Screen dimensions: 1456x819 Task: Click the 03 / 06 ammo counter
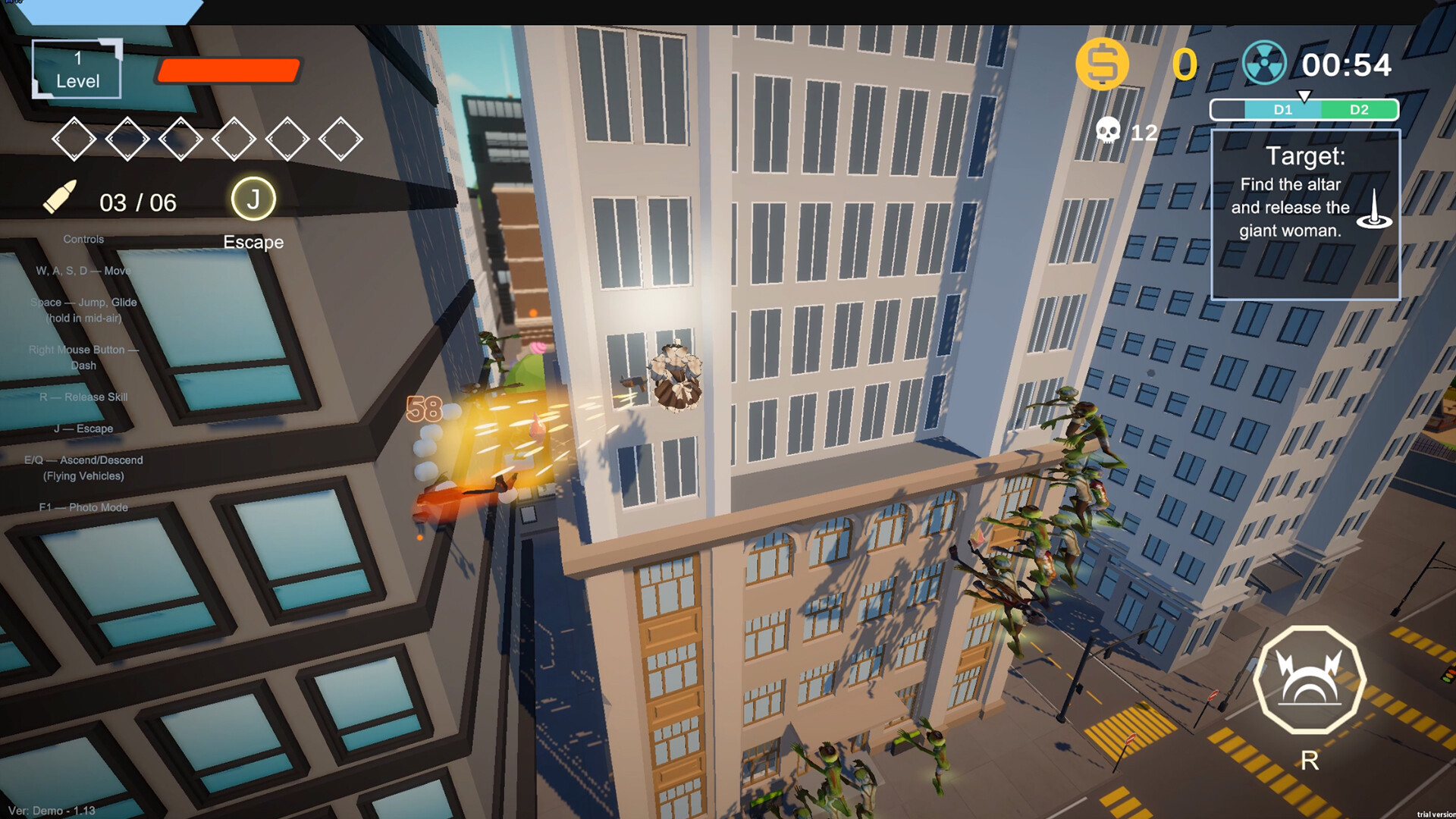point(138,202)
